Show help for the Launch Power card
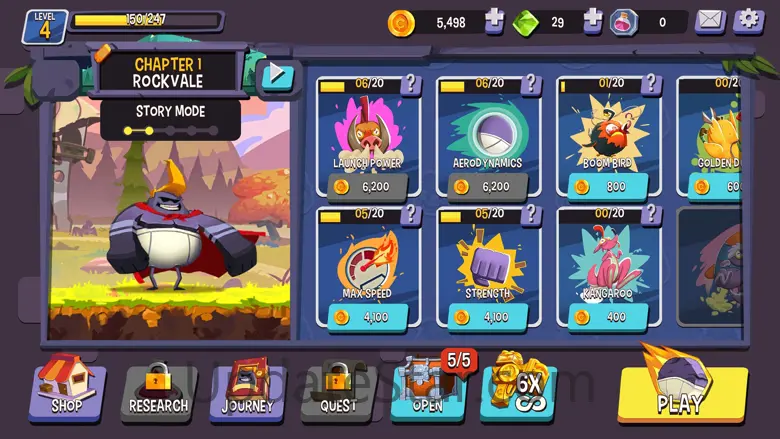Viewport: 780px width, 439px height. [x=410, y=83]
